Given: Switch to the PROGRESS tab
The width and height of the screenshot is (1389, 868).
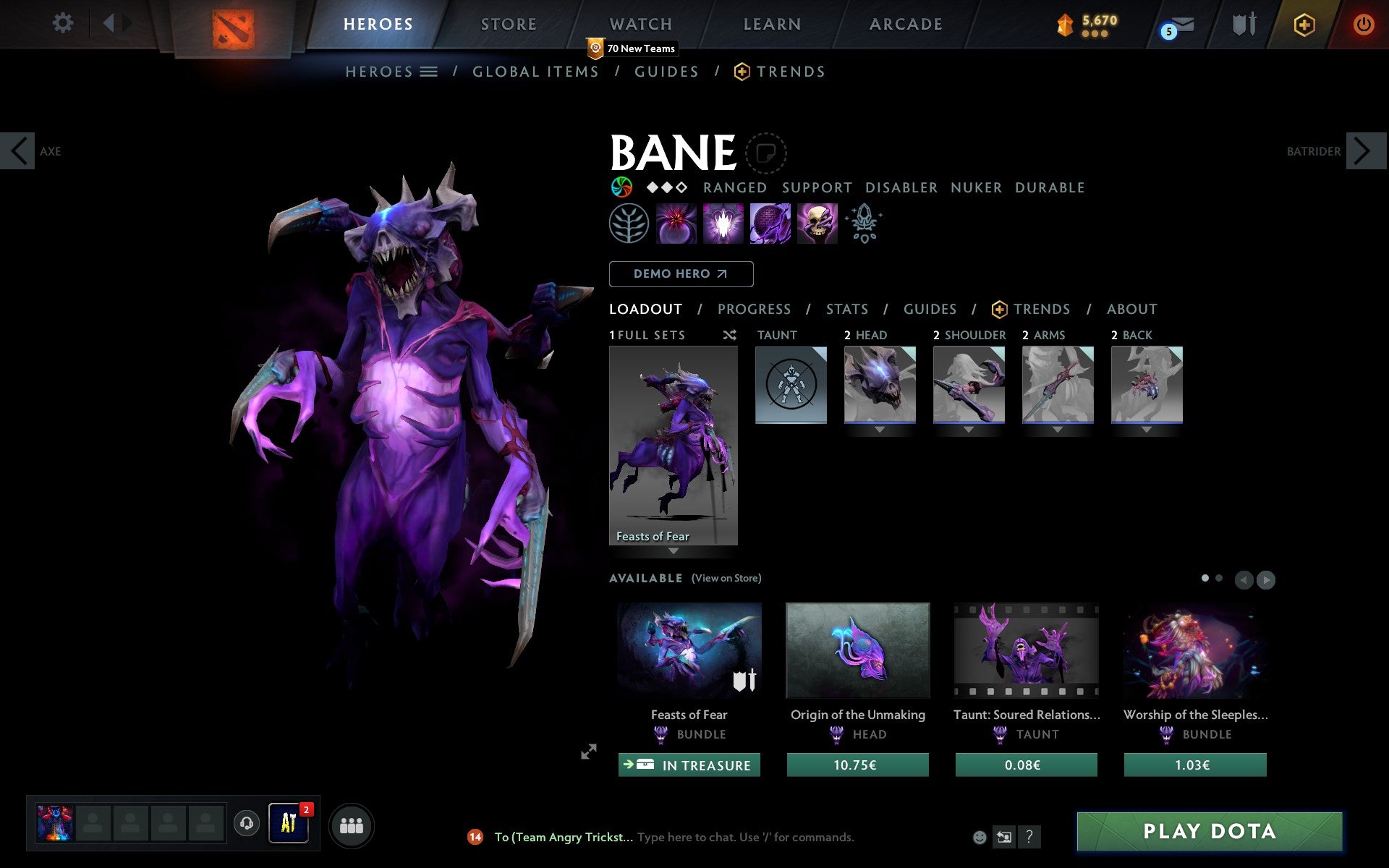Looking at the screenshot, I should pos(754,309).
